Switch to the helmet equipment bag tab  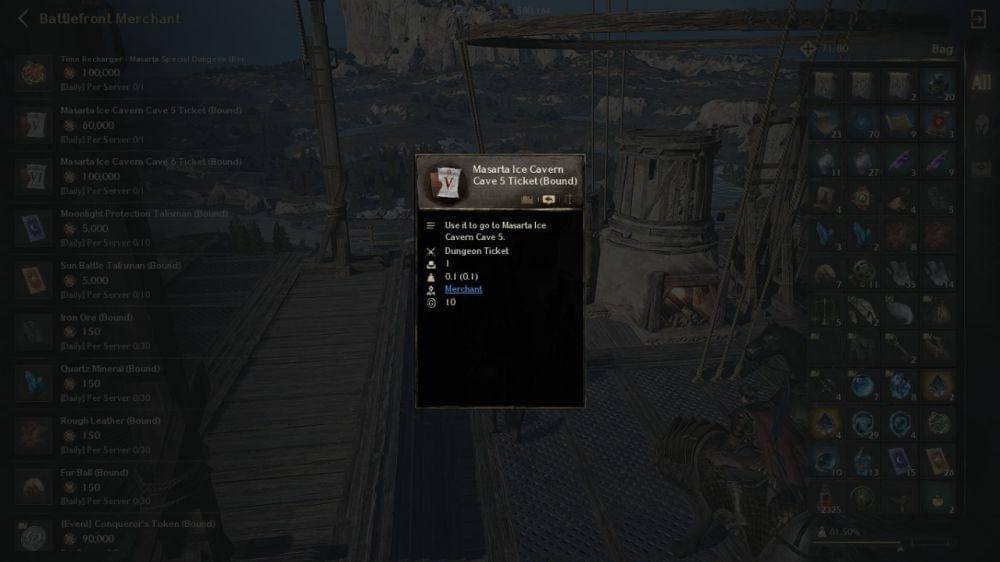(979, 123)
